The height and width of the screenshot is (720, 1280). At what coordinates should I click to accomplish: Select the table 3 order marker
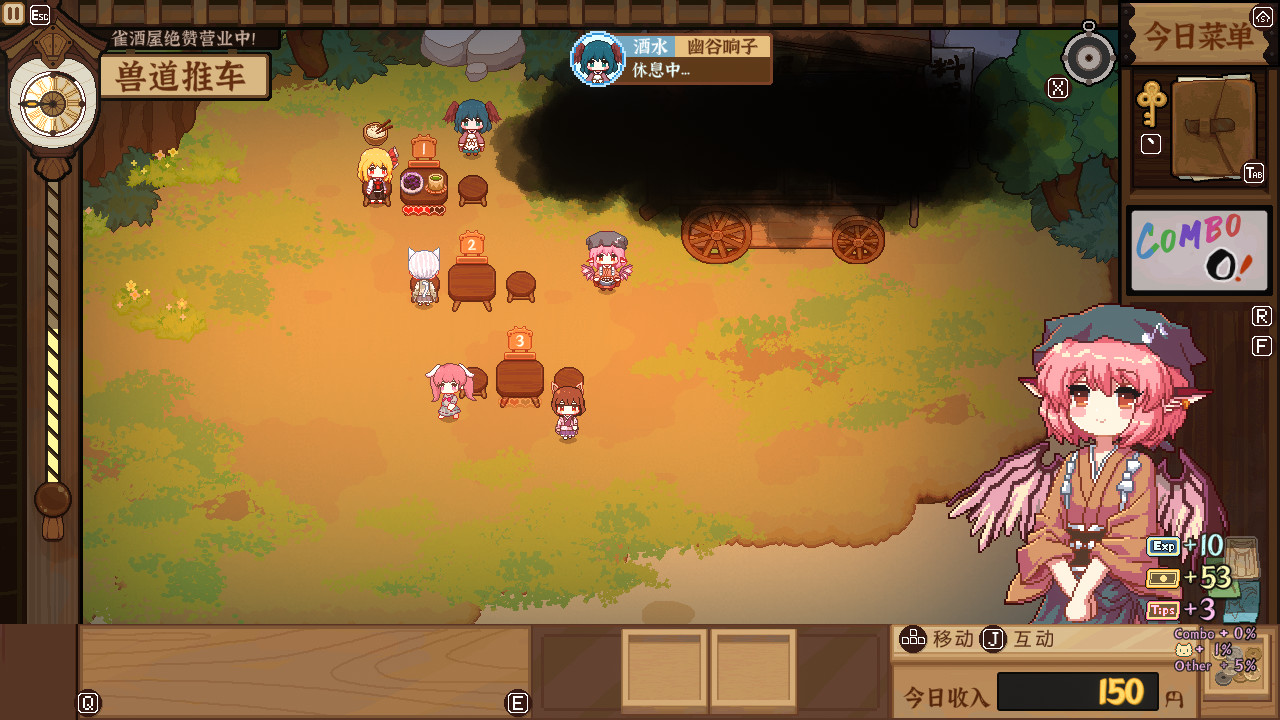point(519,341)
